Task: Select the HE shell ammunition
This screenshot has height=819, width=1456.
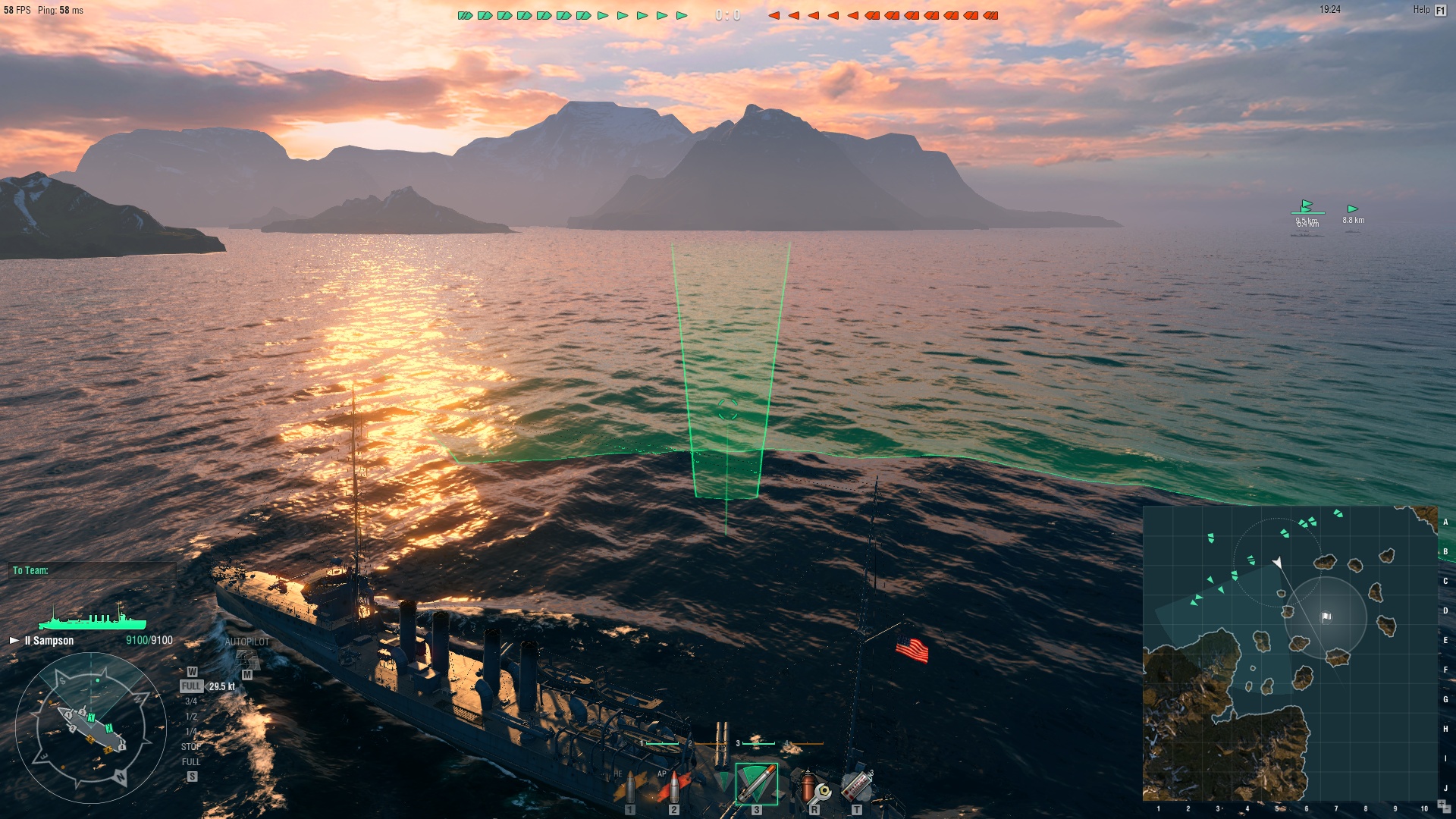Action: [x=629, y=789]
